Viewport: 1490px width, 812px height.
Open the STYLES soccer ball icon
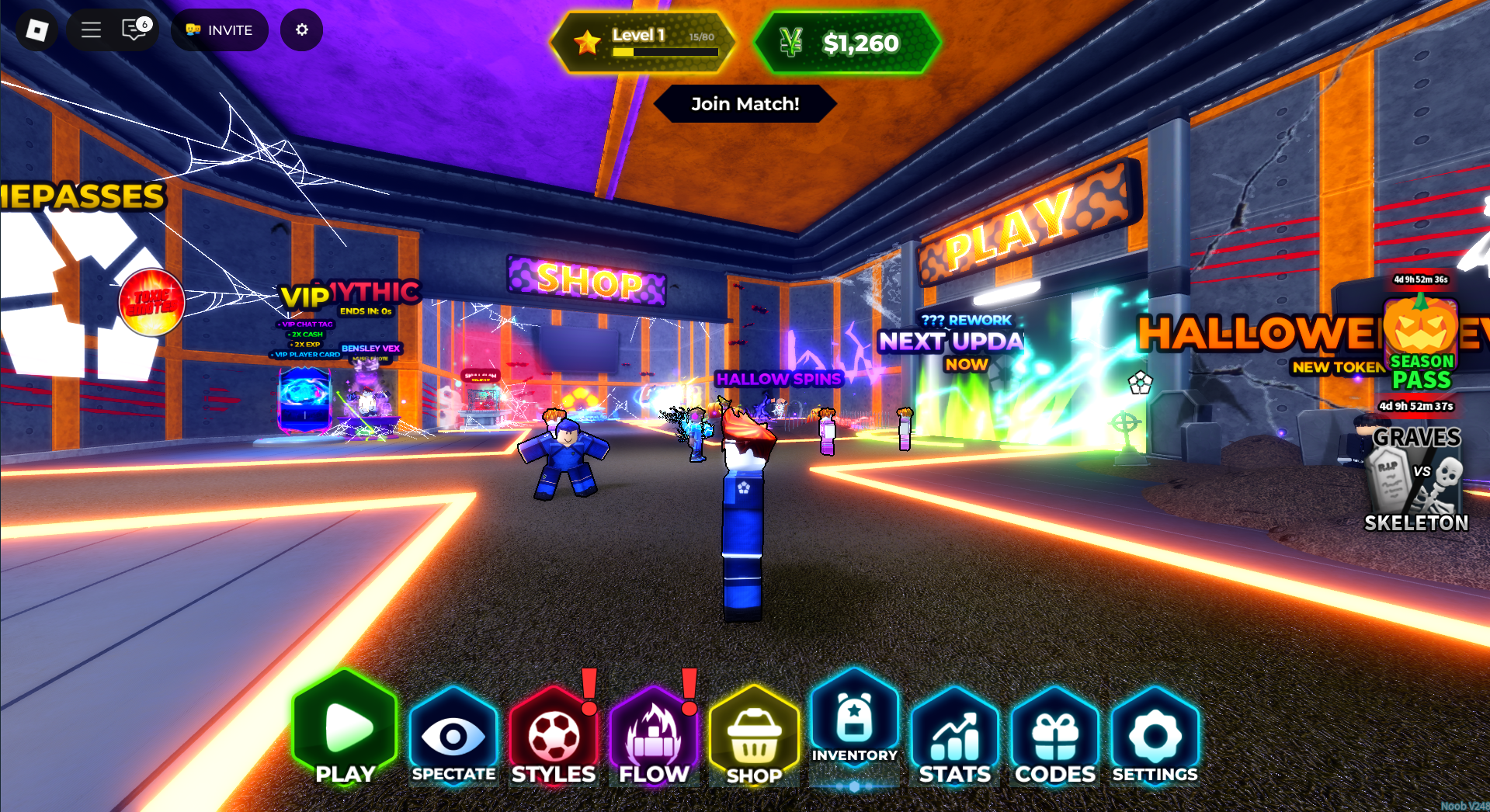coord(554,733)
